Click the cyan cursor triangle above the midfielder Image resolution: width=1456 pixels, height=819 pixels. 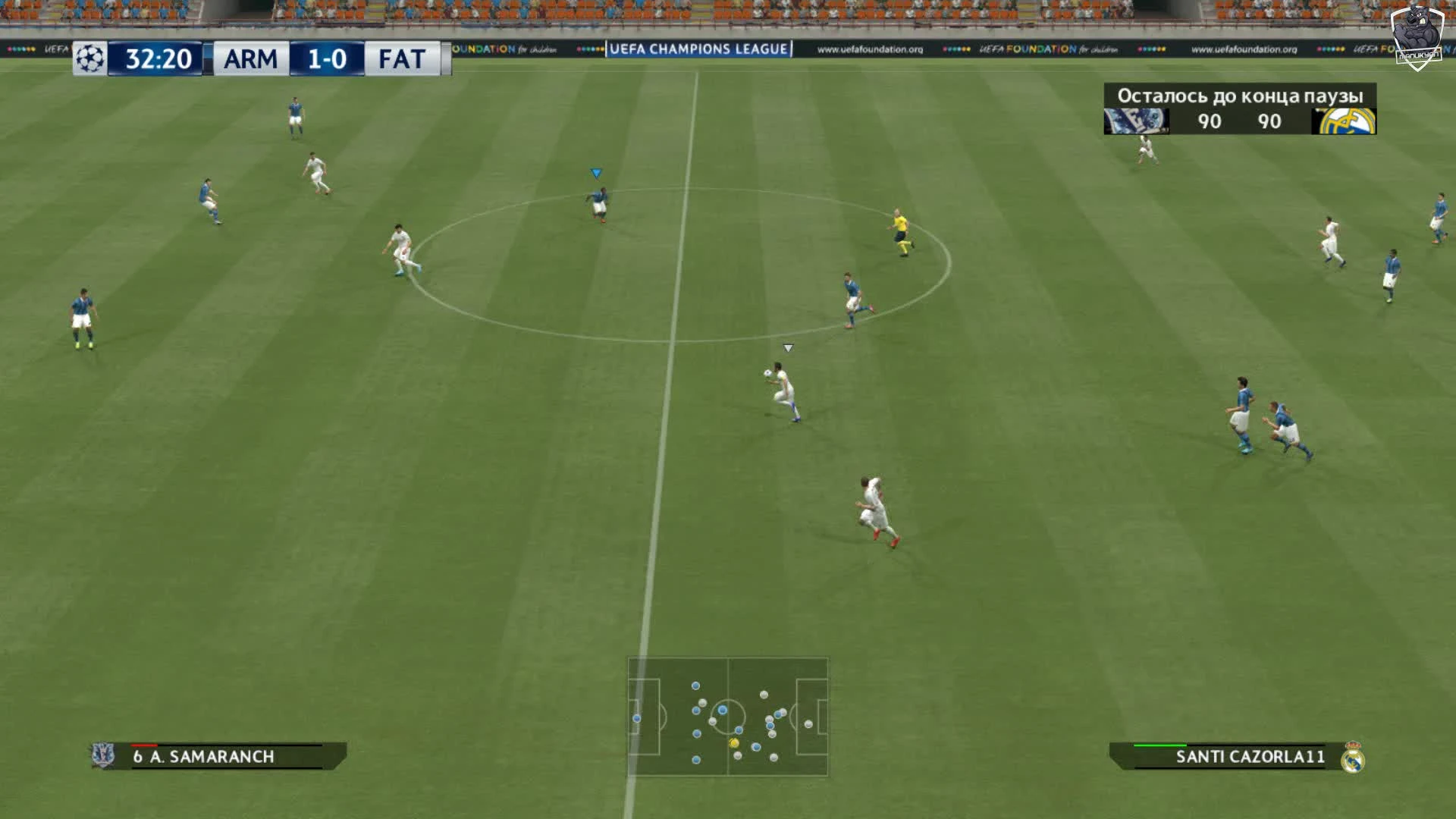tap(596, 173)
